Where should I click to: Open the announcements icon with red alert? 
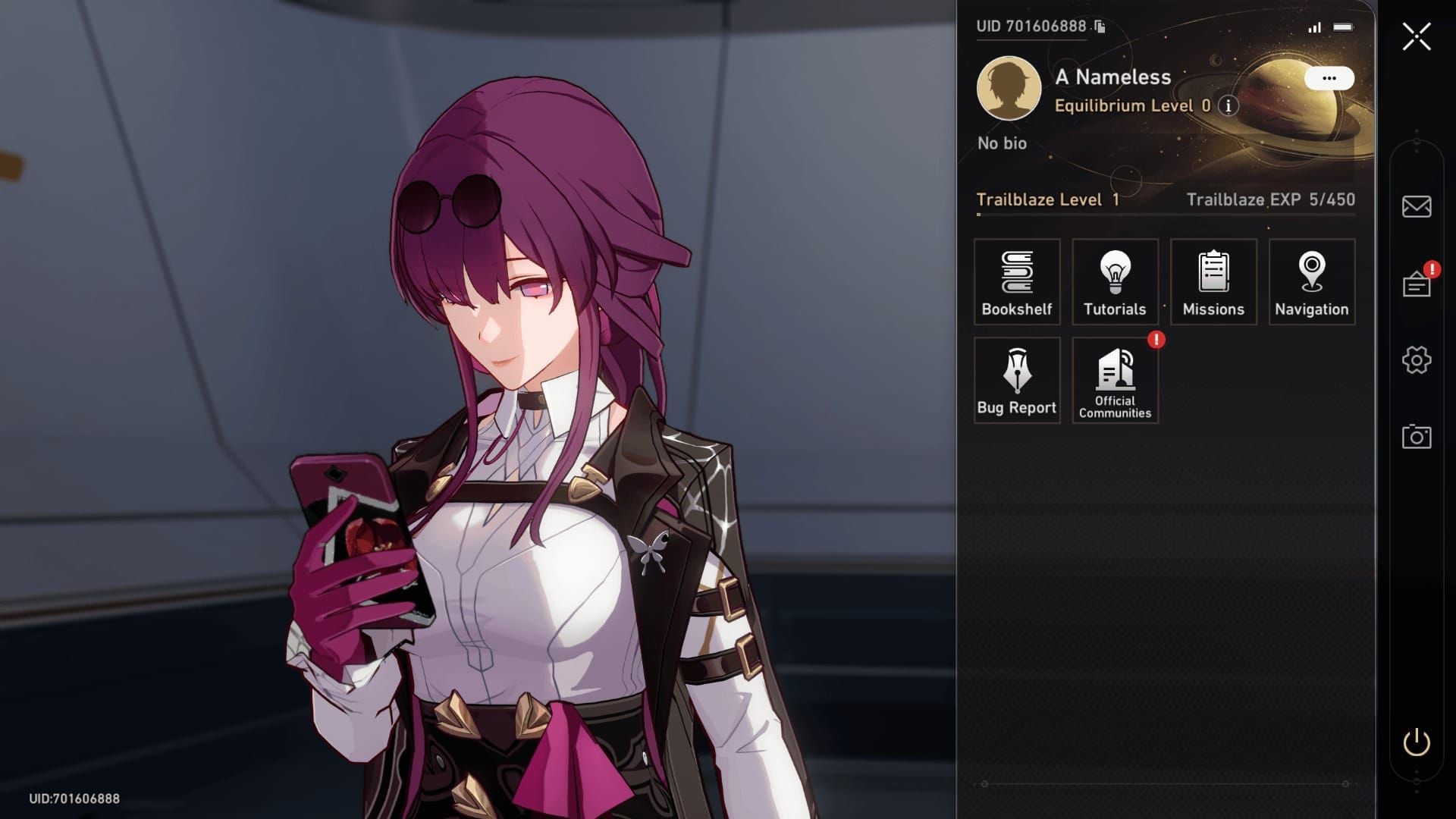[x=1416, y=284]
